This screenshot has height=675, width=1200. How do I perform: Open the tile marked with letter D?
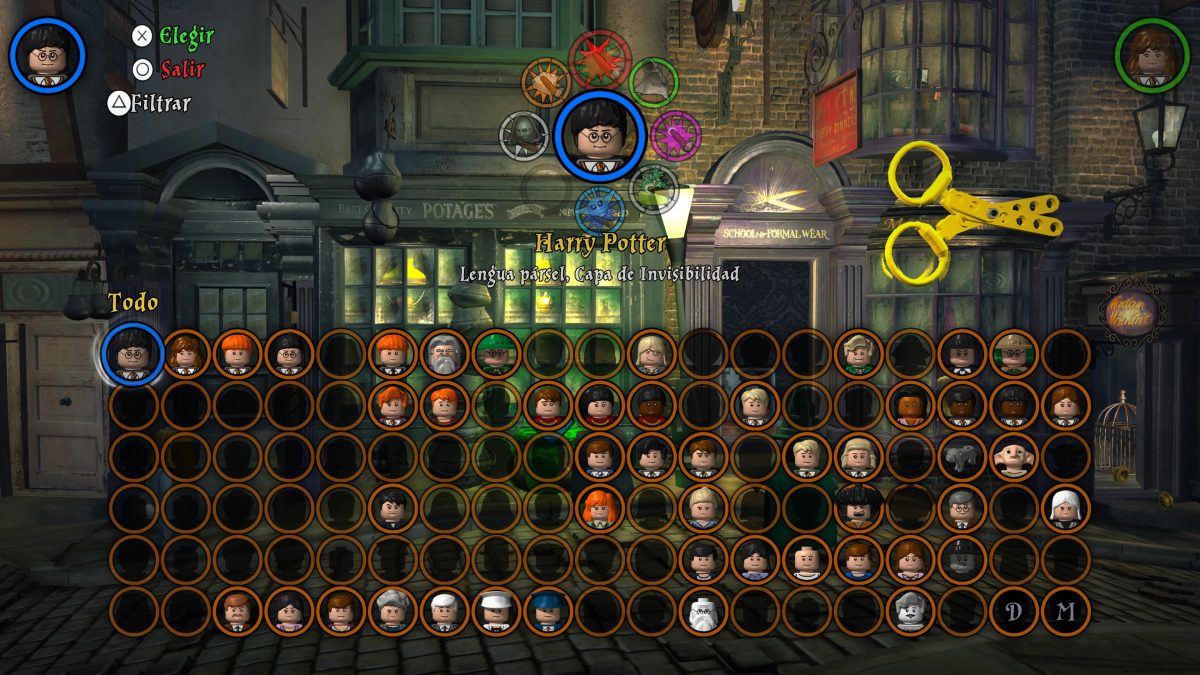click(x=1013, y=611)
